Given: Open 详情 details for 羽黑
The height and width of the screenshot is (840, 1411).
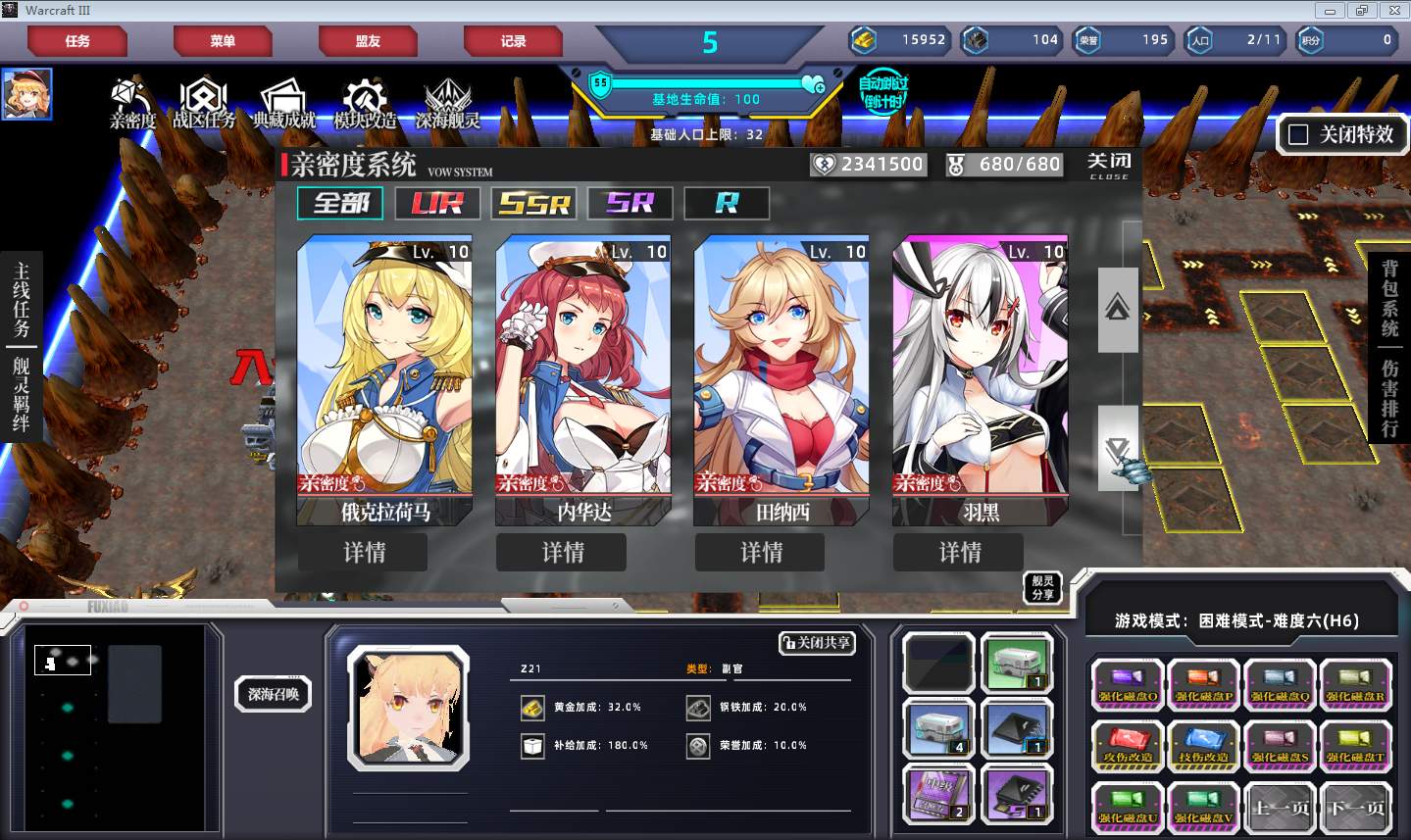Looking at the screenshot, I should tap(959, 552).
